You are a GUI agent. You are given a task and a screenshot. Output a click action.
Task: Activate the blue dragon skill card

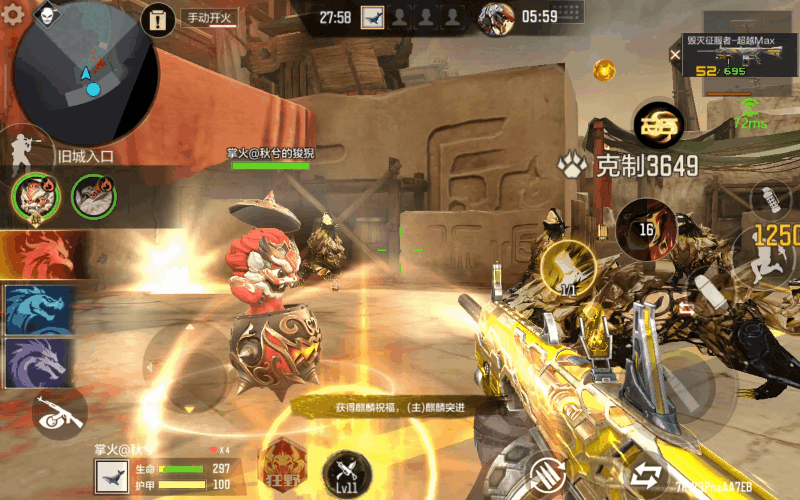38,309
